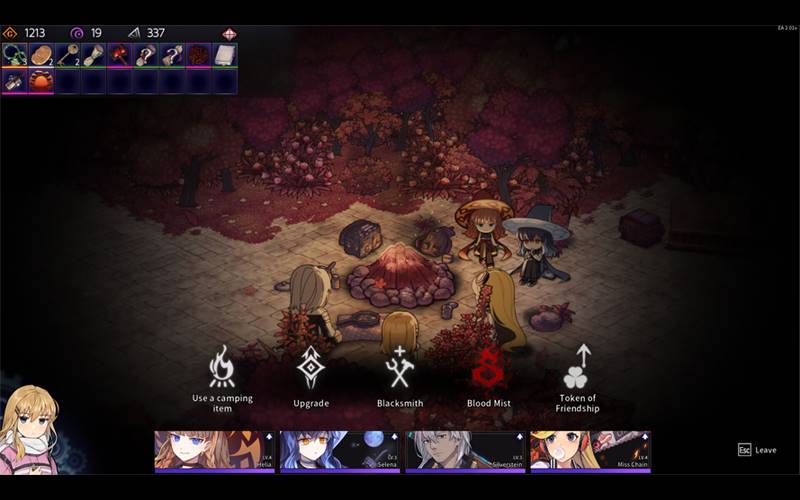
Task: Select the red hammer item
Action: point(120,55)
